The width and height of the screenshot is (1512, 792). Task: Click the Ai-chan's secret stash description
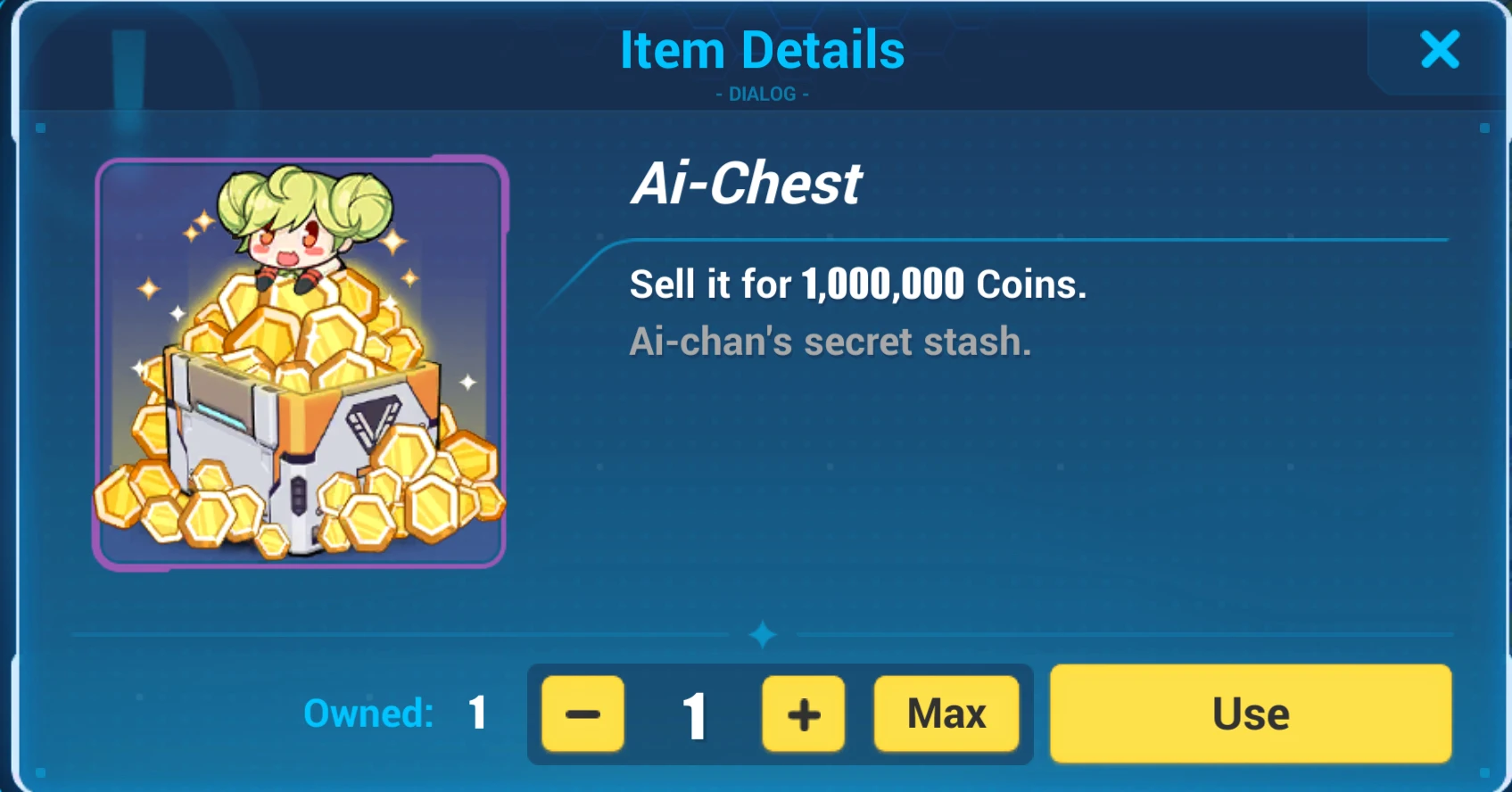tap(830, 343)
